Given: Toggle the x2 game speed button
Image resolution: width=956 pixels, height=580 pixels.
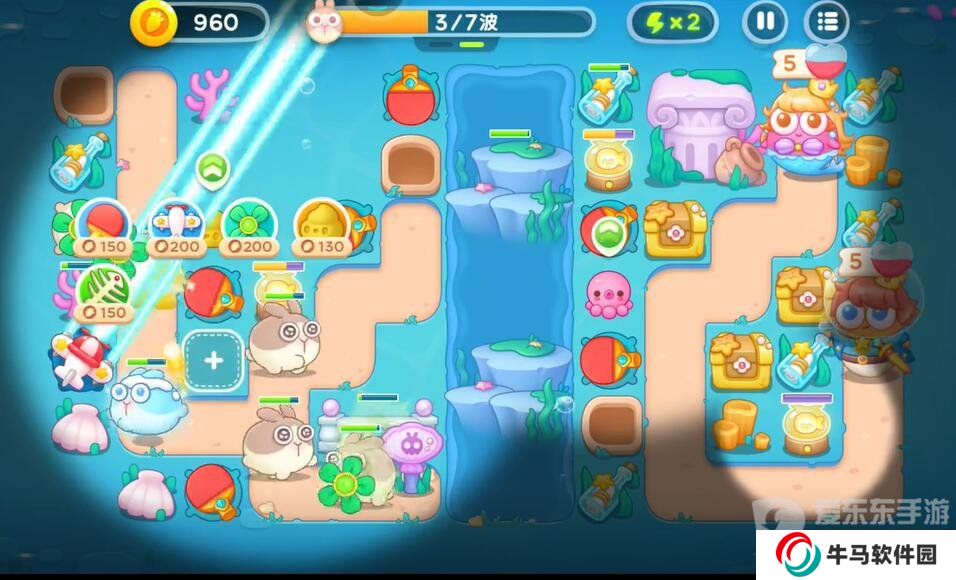Looking at the screenshot, I should (x=672, y=22).
